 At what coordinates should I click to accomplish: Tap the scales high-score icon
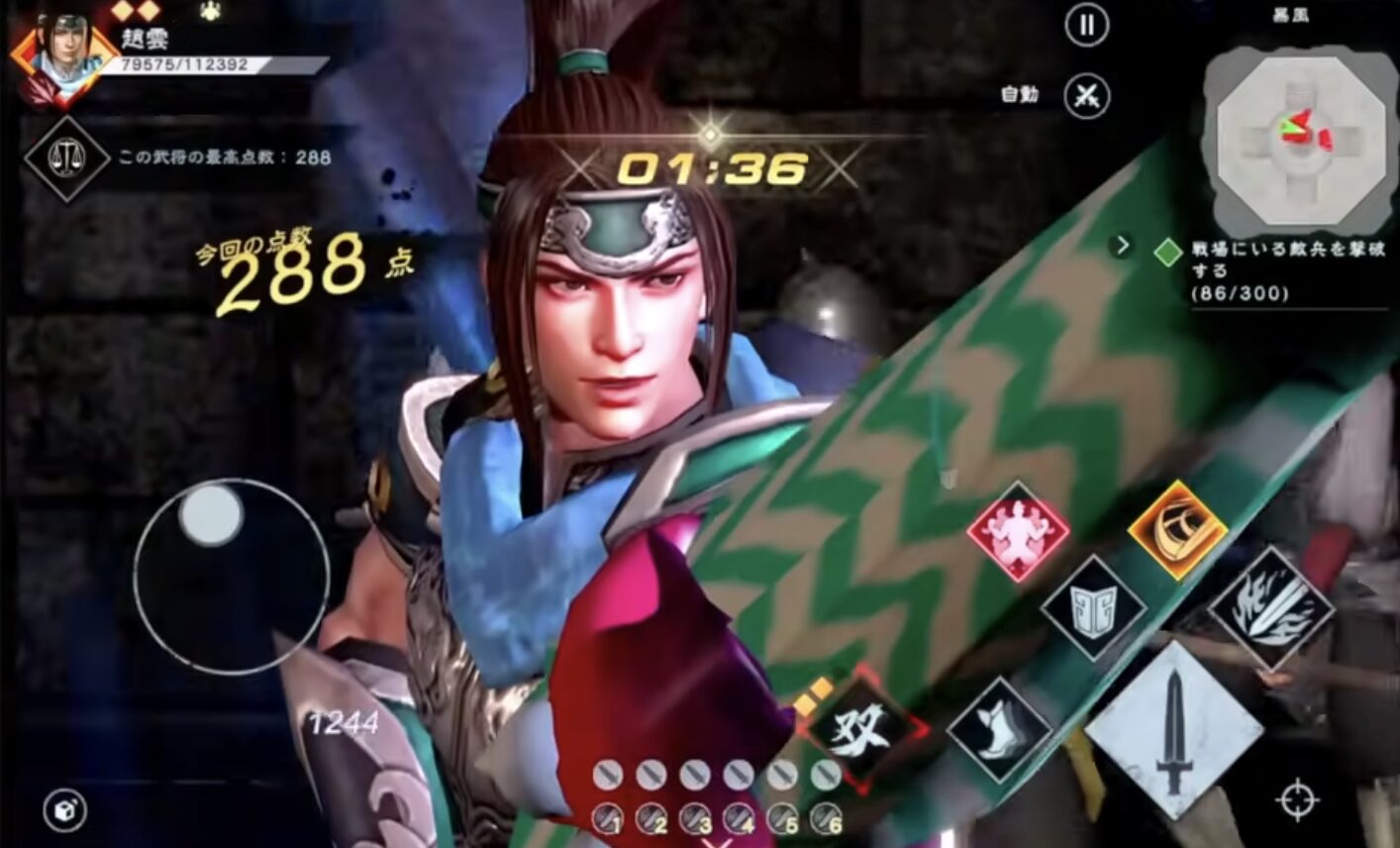coord(66,158)
